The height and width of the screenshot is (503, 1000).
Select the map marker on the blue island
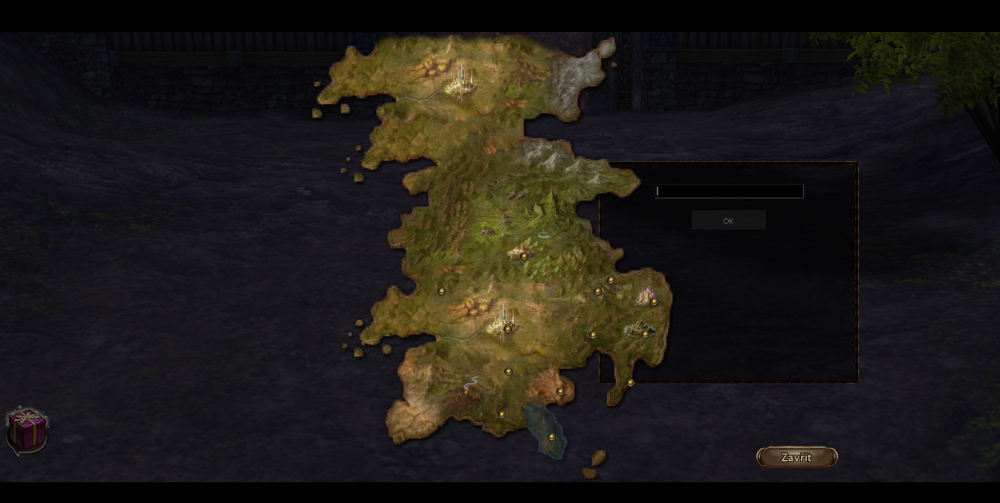(551, 436)
